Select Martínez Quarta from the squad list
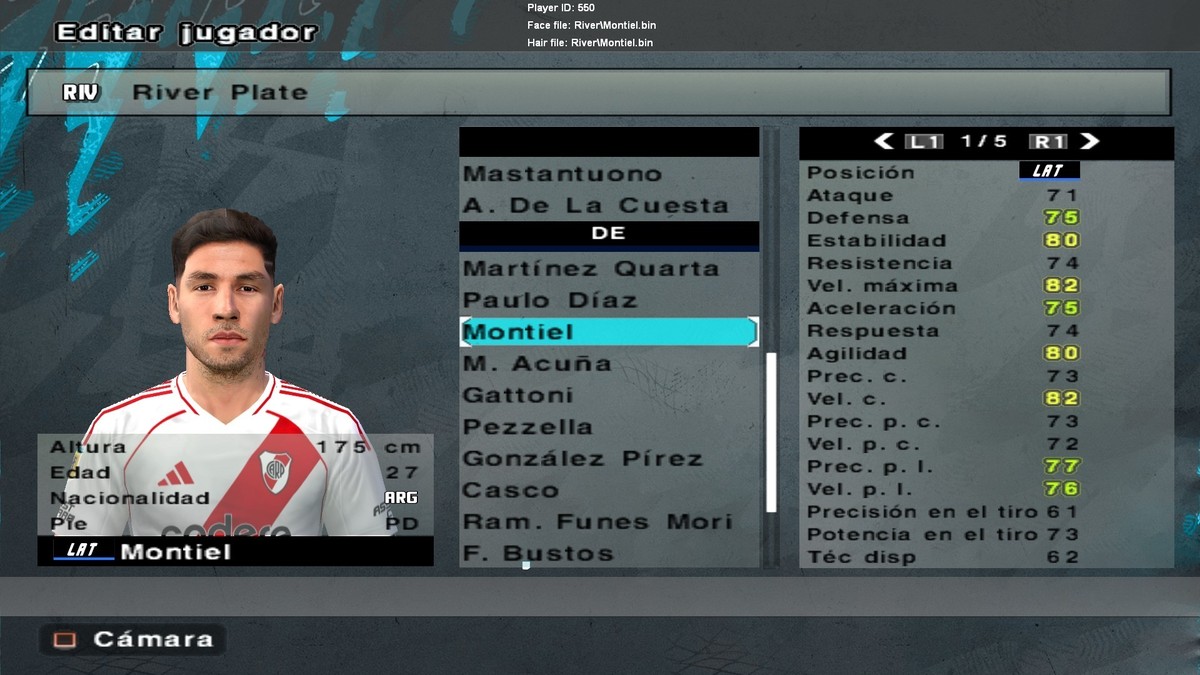 click(591, 269)
